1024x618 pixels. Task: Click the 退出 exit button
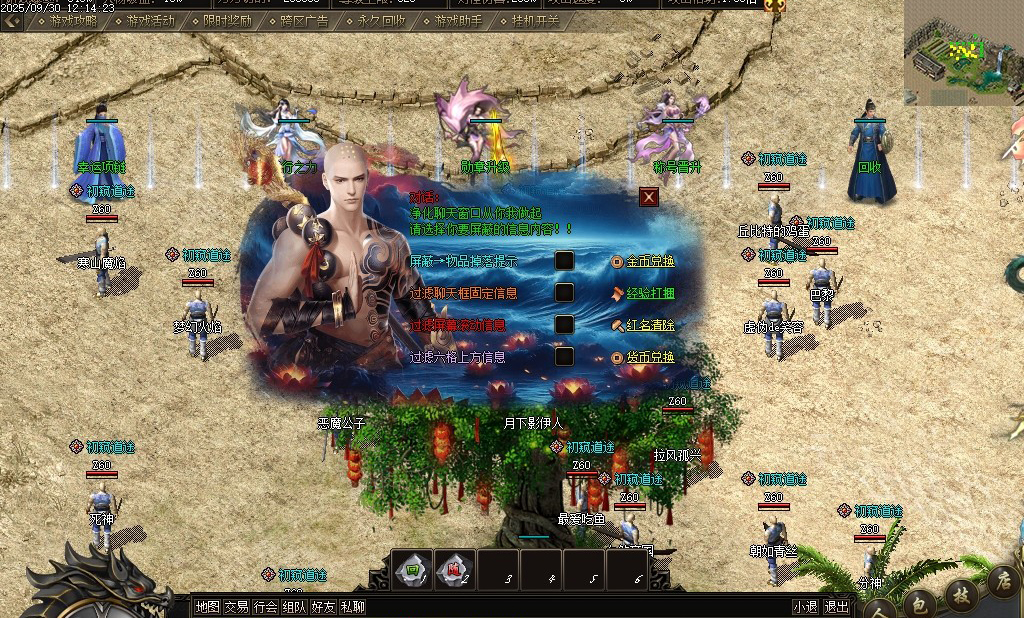(836, 606)
